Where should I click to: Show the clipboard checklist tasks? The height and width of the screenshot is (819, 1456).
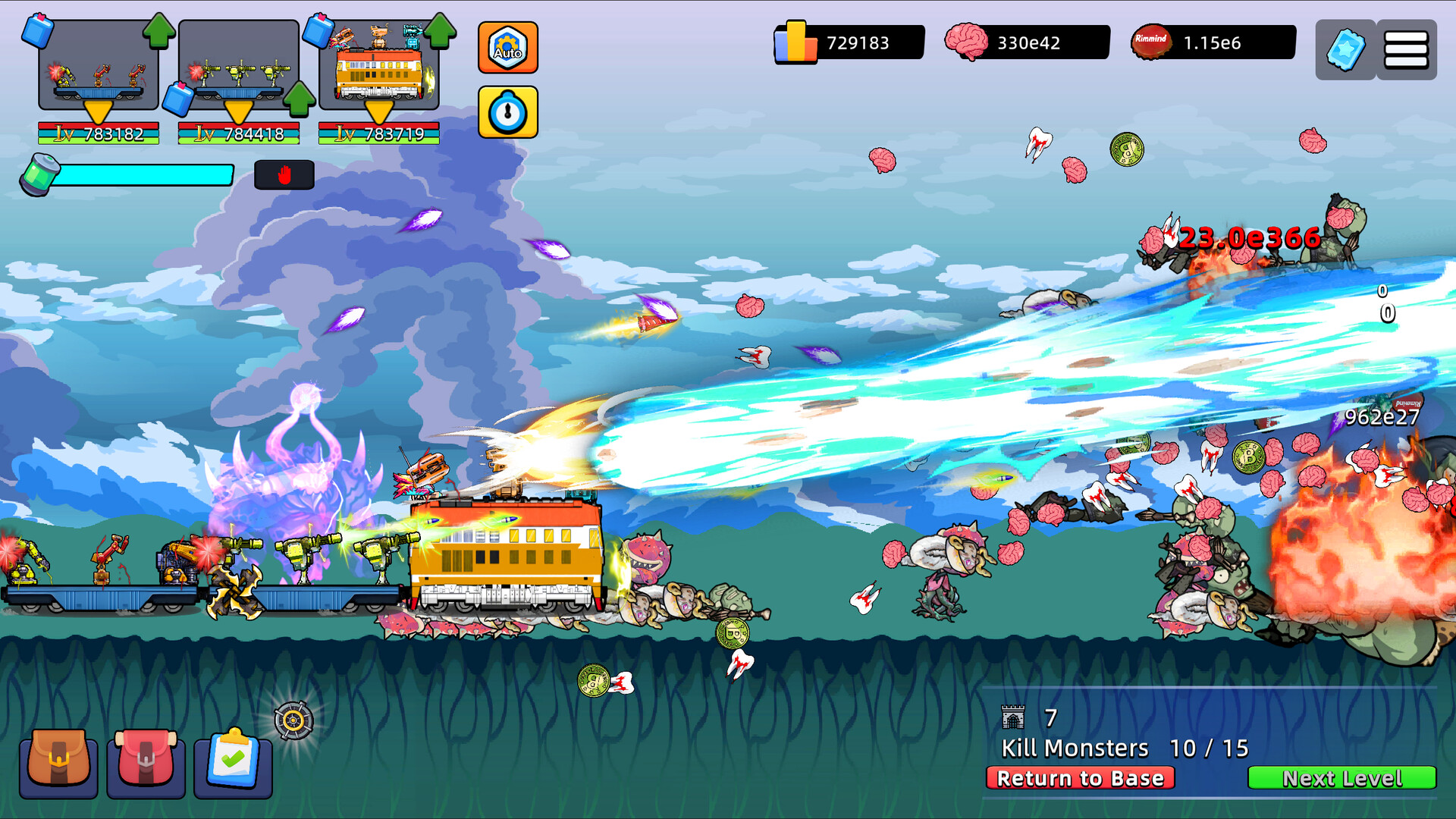click(x=233, y=761)
